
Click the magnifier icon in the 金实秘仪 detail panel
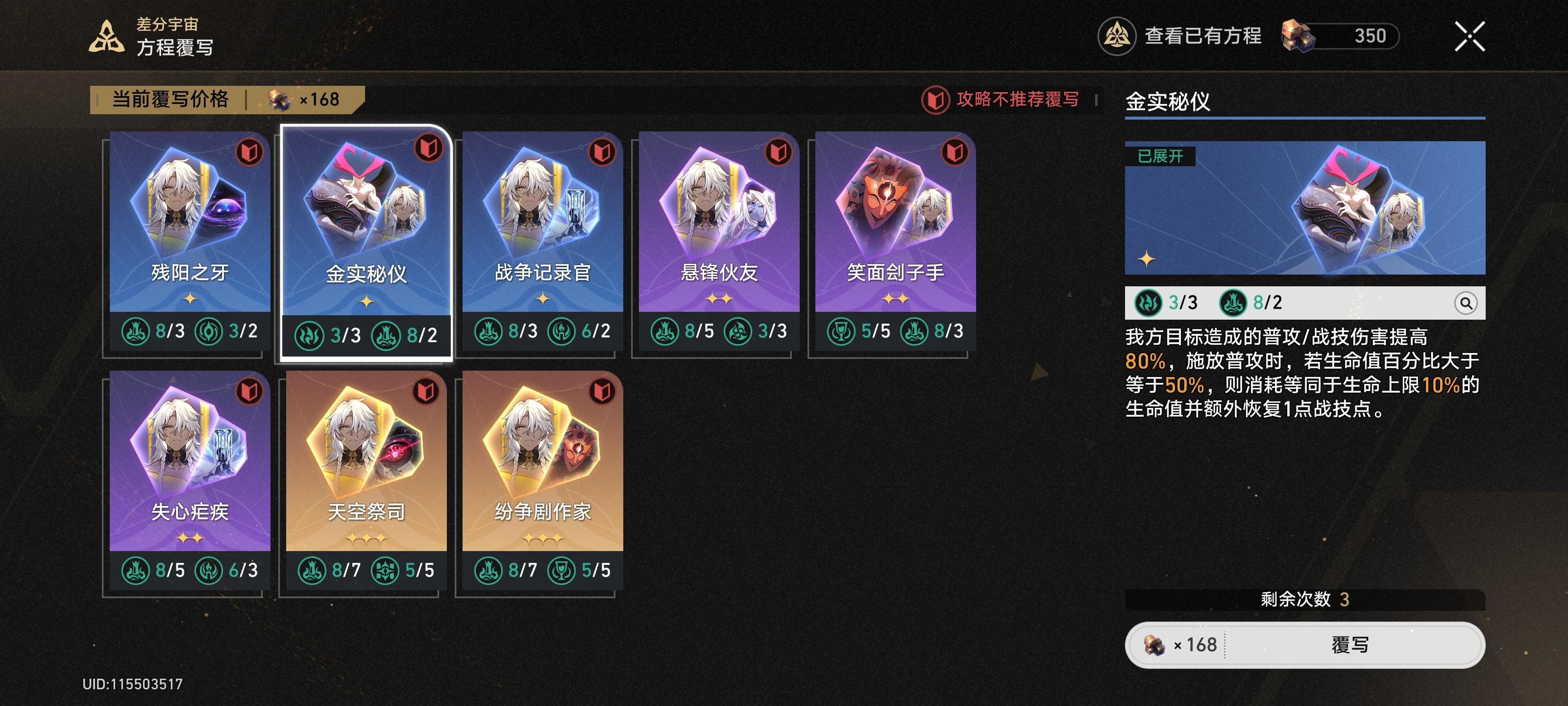pyautogui.click(x=1468, y=303)
